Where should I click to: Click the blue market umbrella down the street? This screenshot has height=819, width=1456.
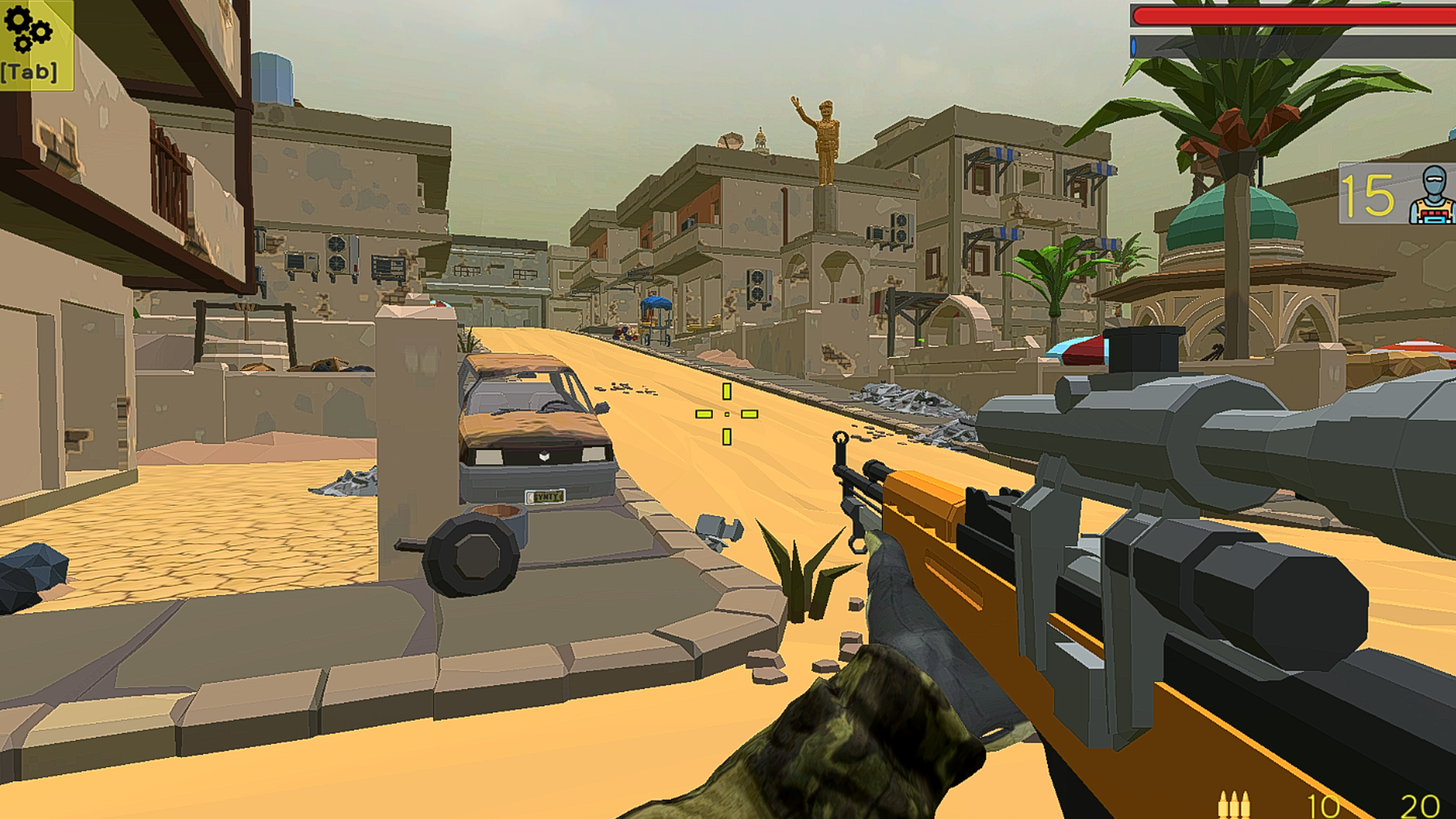[656, 303]
